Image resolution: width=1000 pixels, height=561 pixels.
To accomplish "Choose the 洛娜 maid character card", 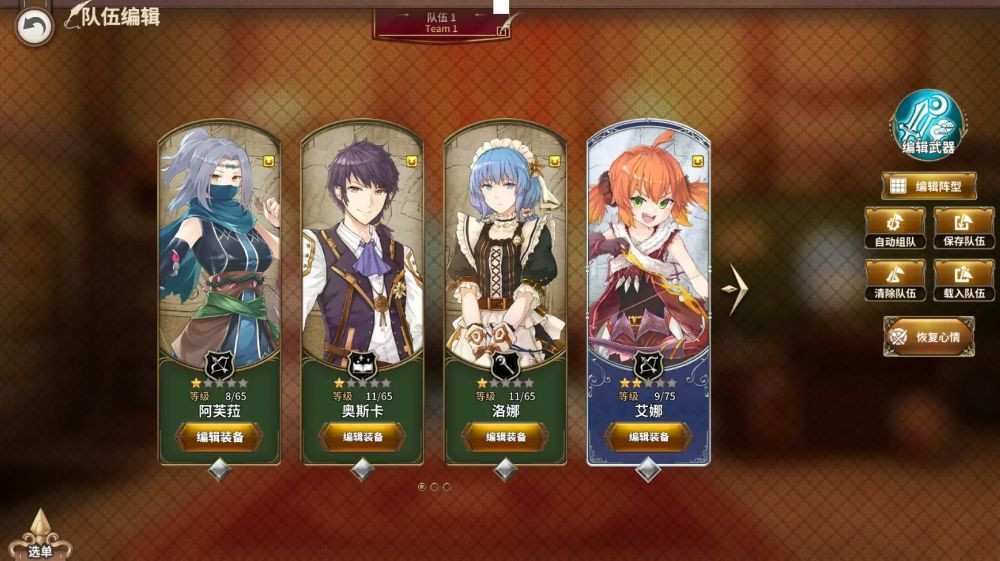I will click(x=505, y=250).
